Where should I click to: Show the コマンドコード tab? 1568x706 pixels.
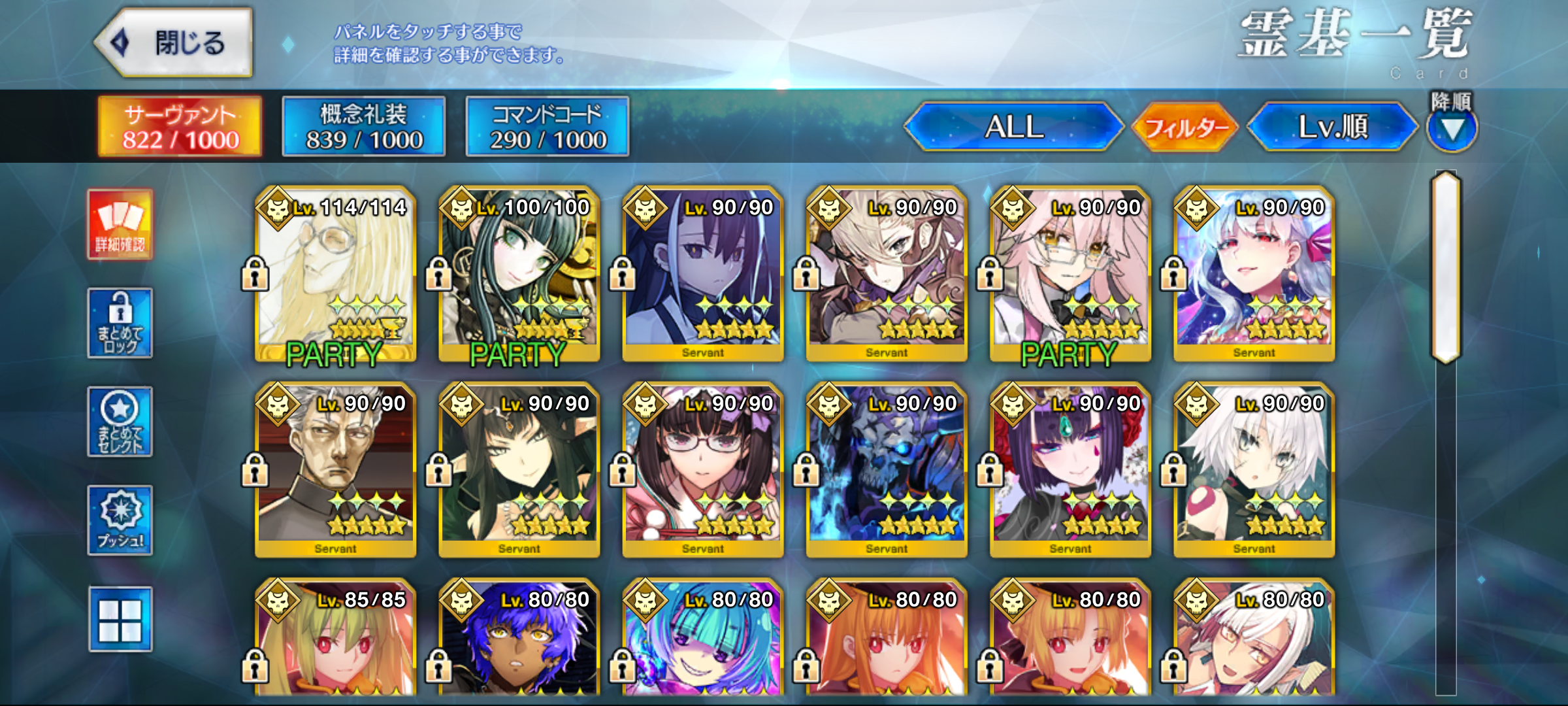(x=547, y=127)
